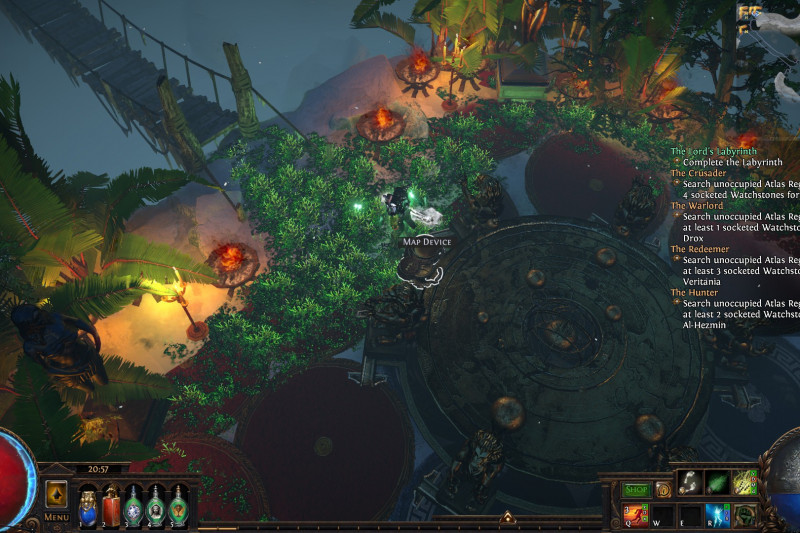Viewport: 800px width, 533px height.
Task: Use the red life flask in slot 2
Action: (x=109, y=505)
